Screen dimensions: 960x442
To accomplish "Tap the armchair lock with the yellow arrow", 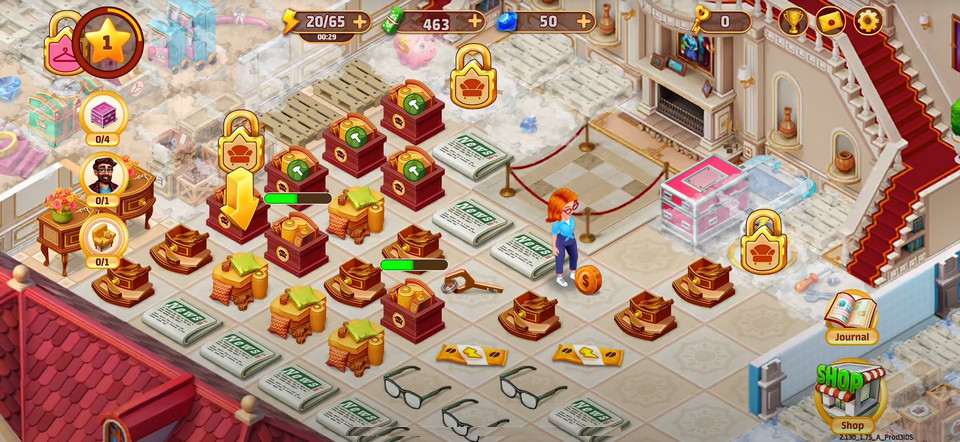I will (241, 140).
